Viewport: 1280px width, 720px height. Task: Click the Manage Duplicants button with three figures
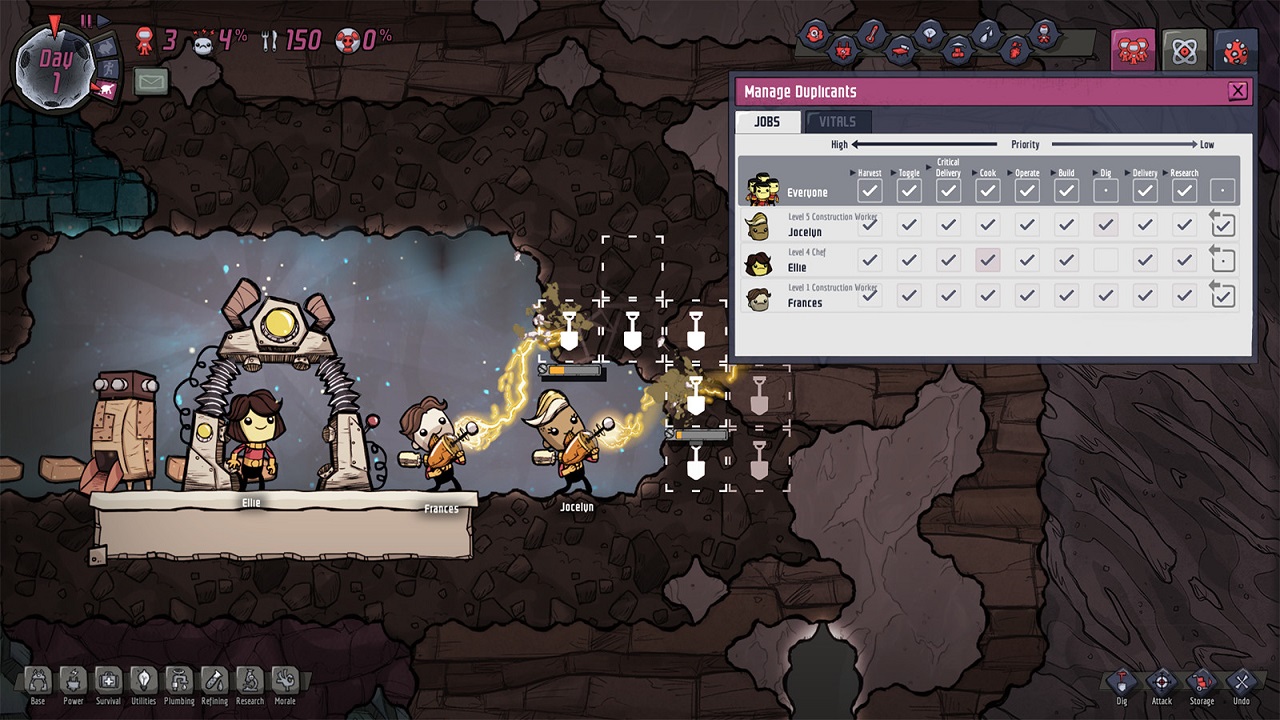tap(1133, 50)
